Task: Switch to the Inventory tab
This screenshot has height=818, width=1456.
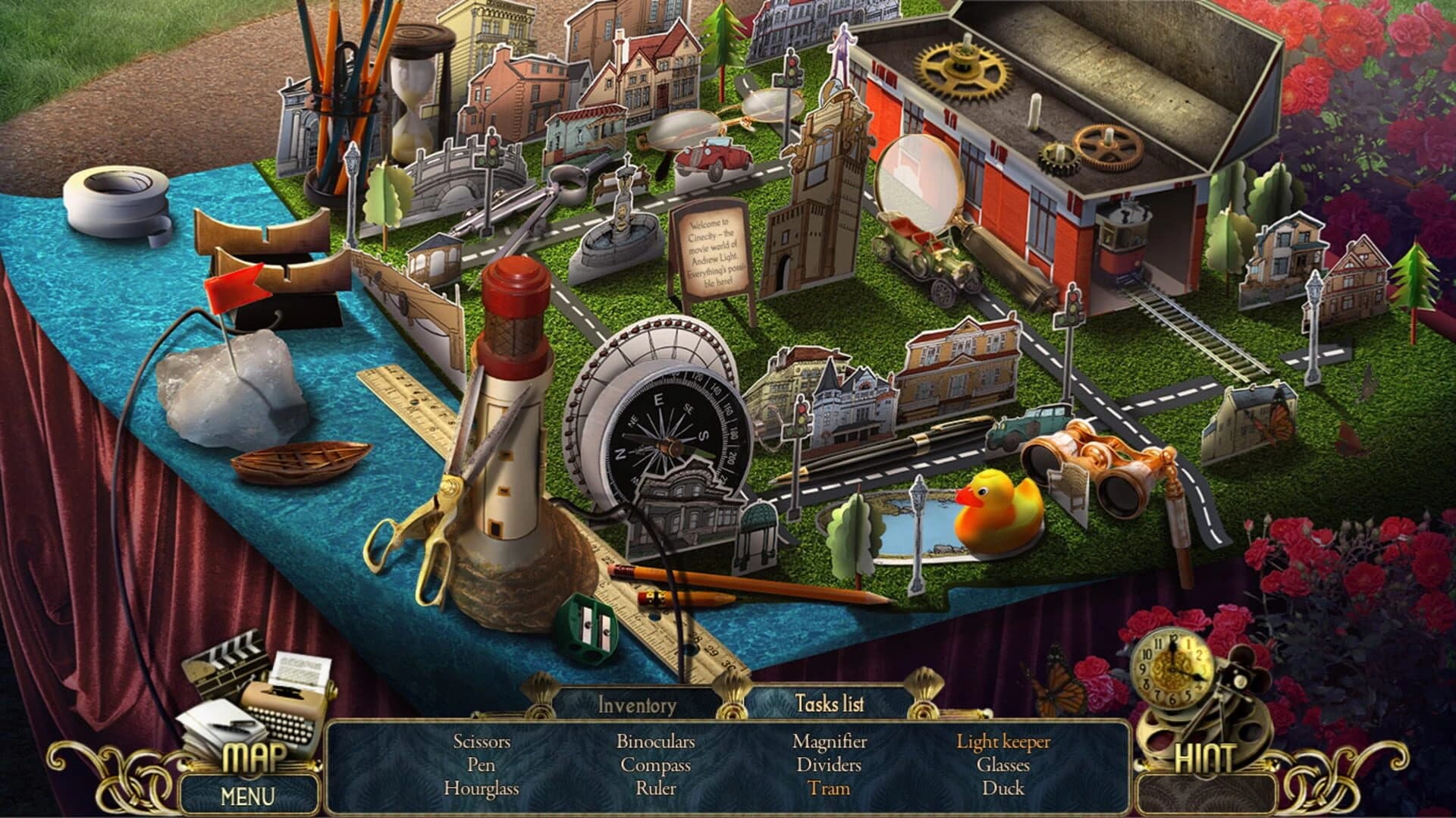Action: [635, 704]
